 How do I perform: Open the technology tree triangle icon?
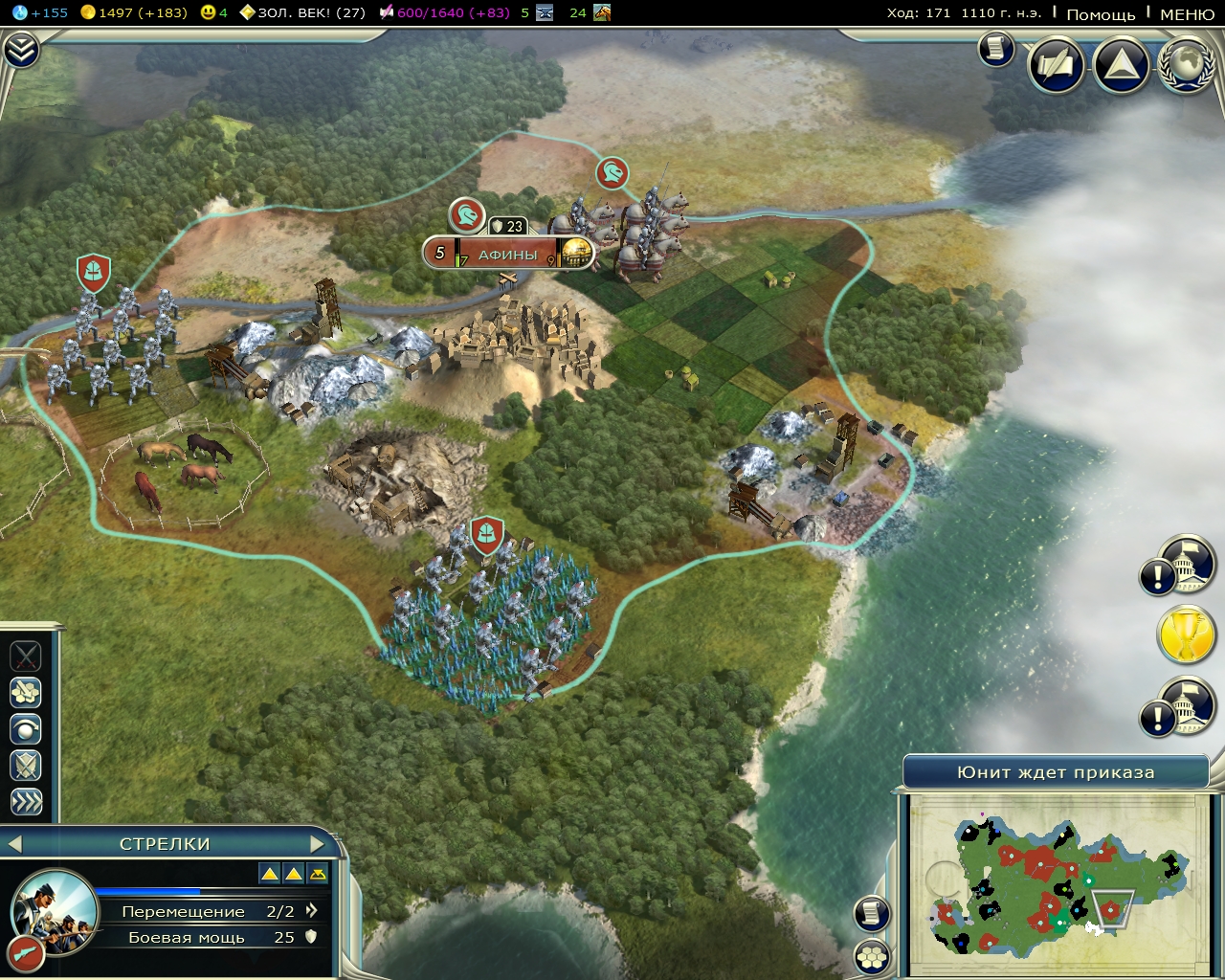tap(1120, 65)
